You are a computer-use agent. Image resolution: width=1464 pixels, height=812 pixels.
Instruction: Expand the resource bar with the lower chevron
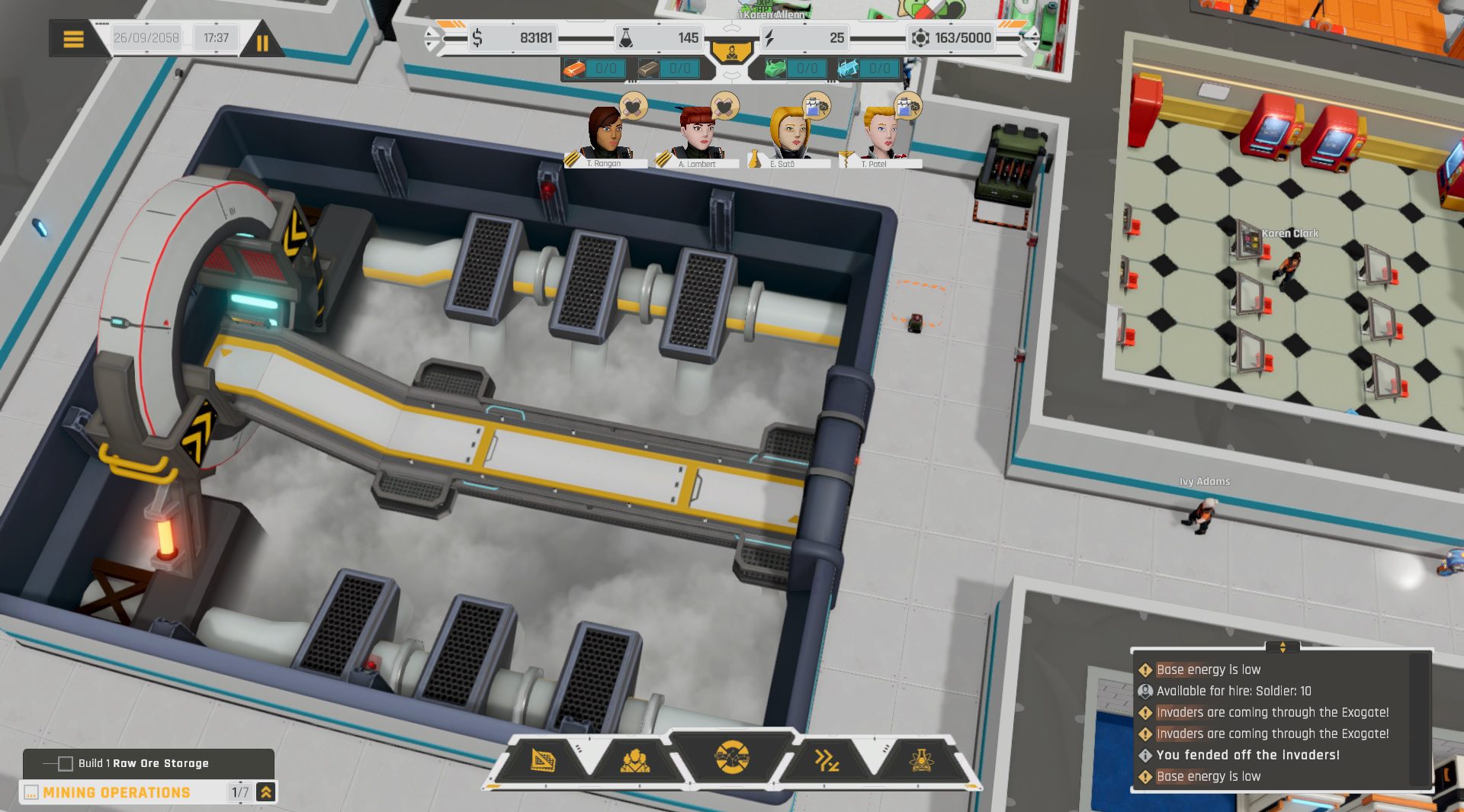click(734, 75)
